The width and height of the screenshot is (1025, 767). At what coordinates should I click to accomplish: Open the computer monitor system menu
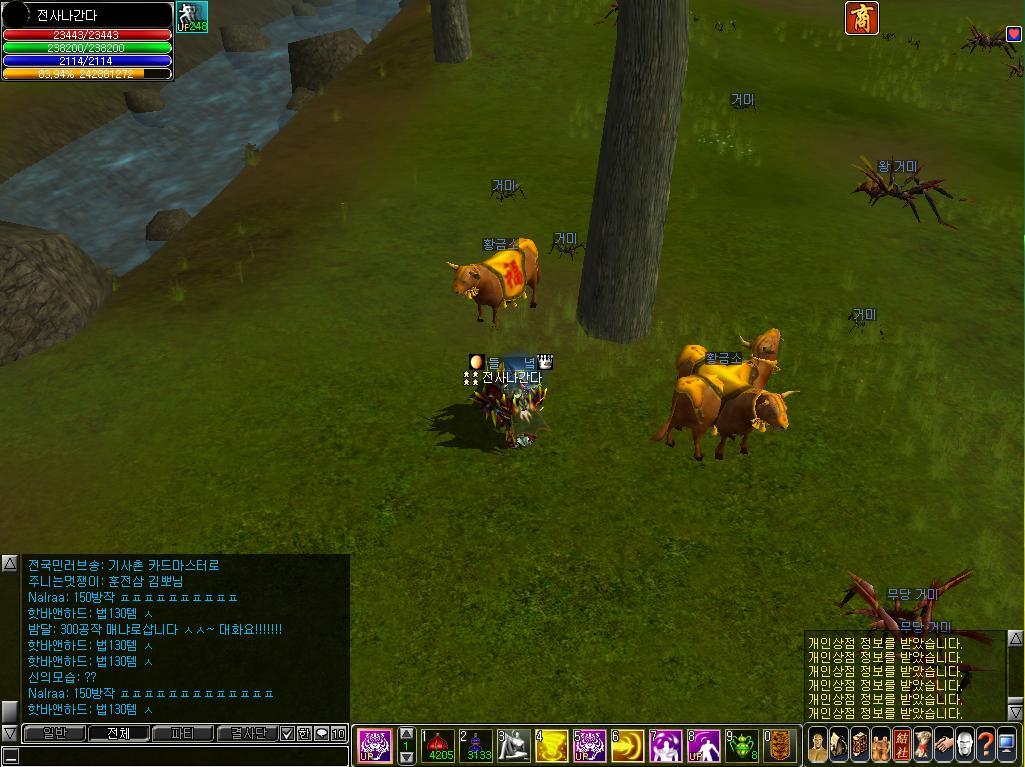pyautogui.click(x=1008, y=745)
